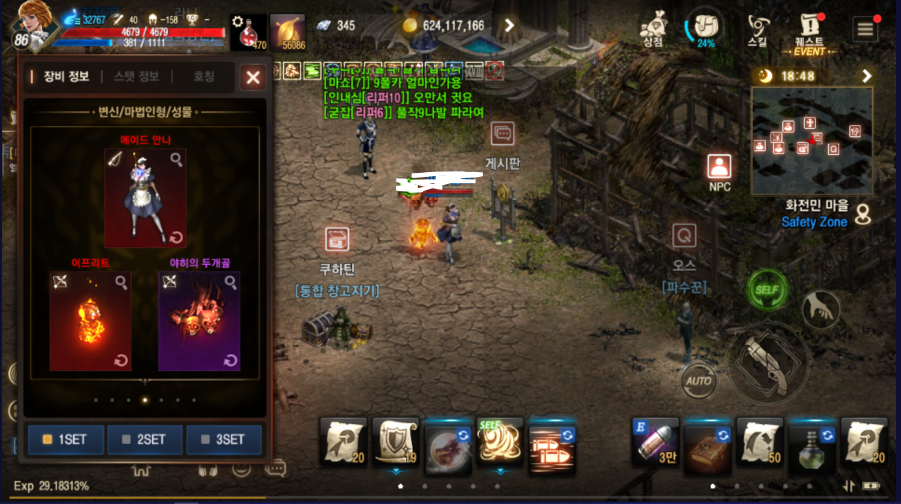The height and width of the screenshot is (504, 901).
Task: Choose the 어프리트 magic doll card
Action: pyautogui.click(x=90, y=320)
